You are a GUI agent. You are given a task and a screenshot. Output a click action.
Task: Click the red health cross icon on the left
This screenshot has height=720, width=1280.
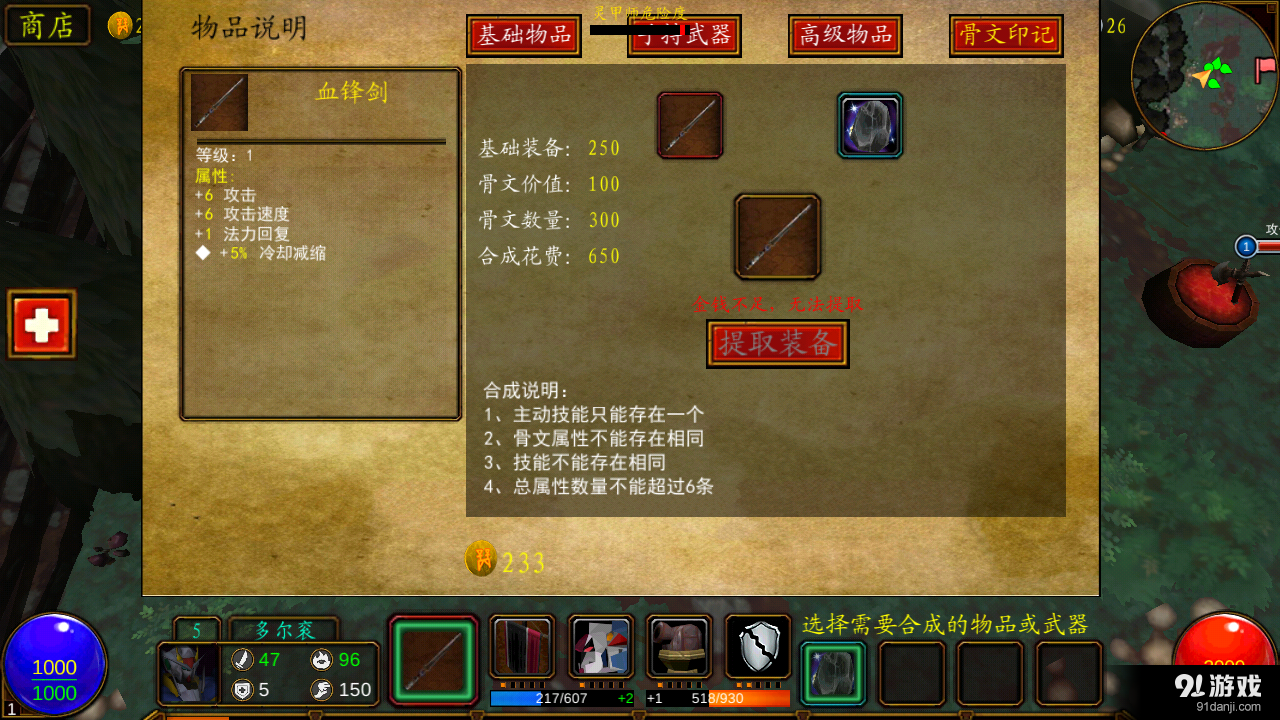pyautogui.click(x=41, y=323)
